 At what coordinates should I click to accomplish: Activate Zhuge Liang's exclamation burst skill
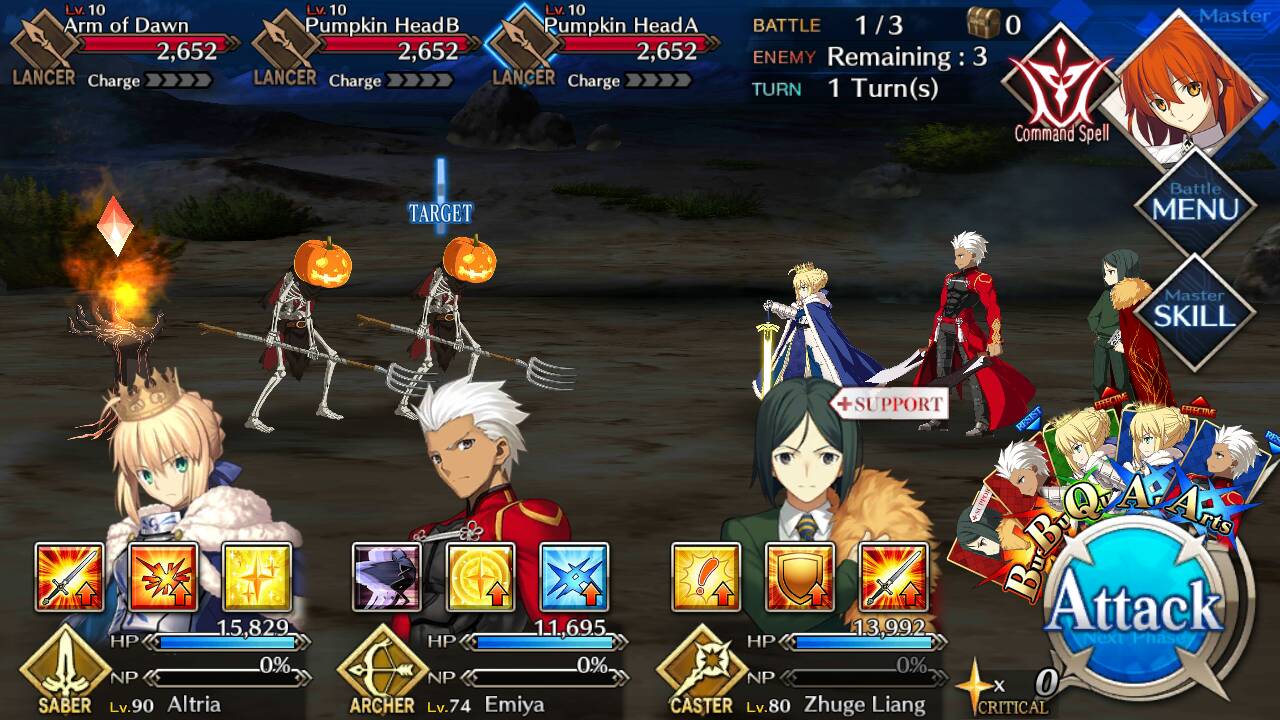[706, 577]
